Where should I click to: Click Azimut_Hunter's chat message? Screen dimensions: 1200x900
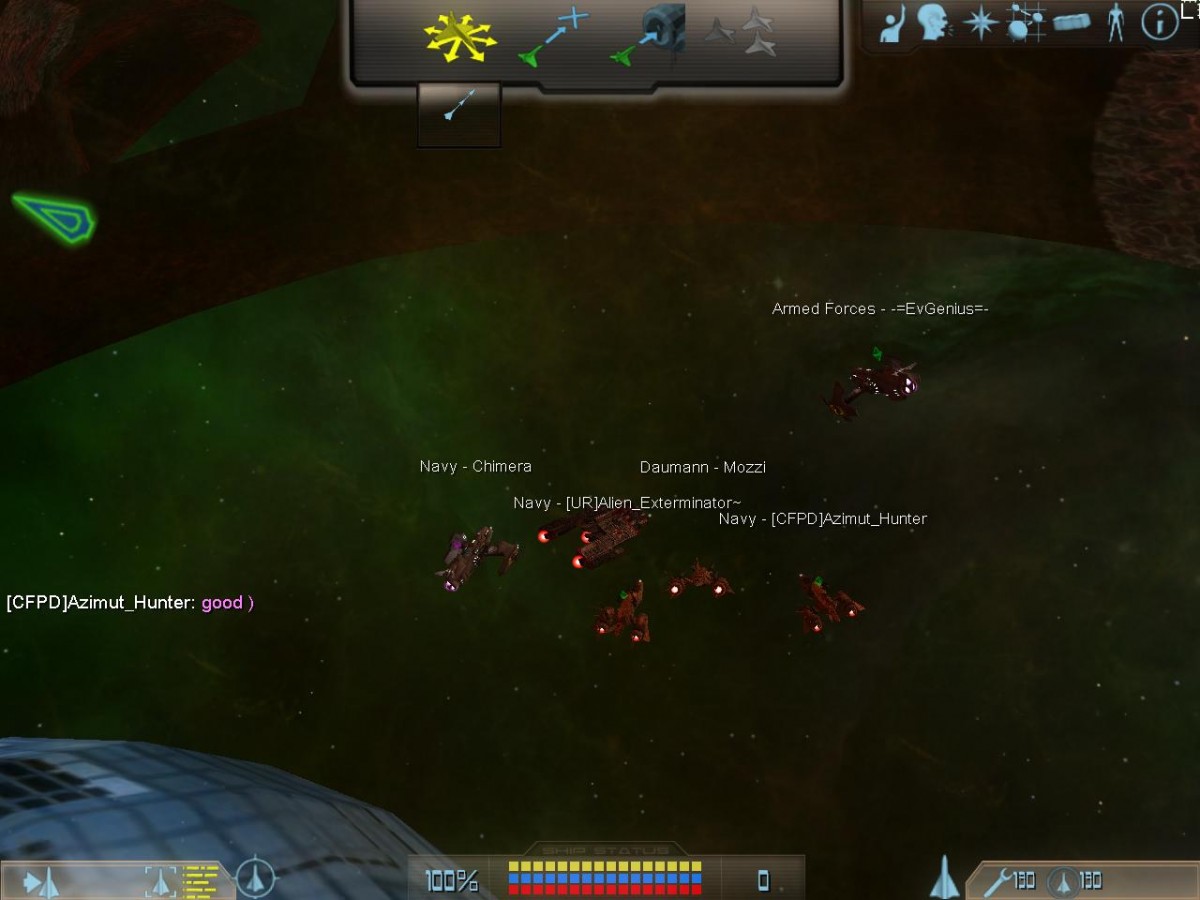[x=130, y=603]
